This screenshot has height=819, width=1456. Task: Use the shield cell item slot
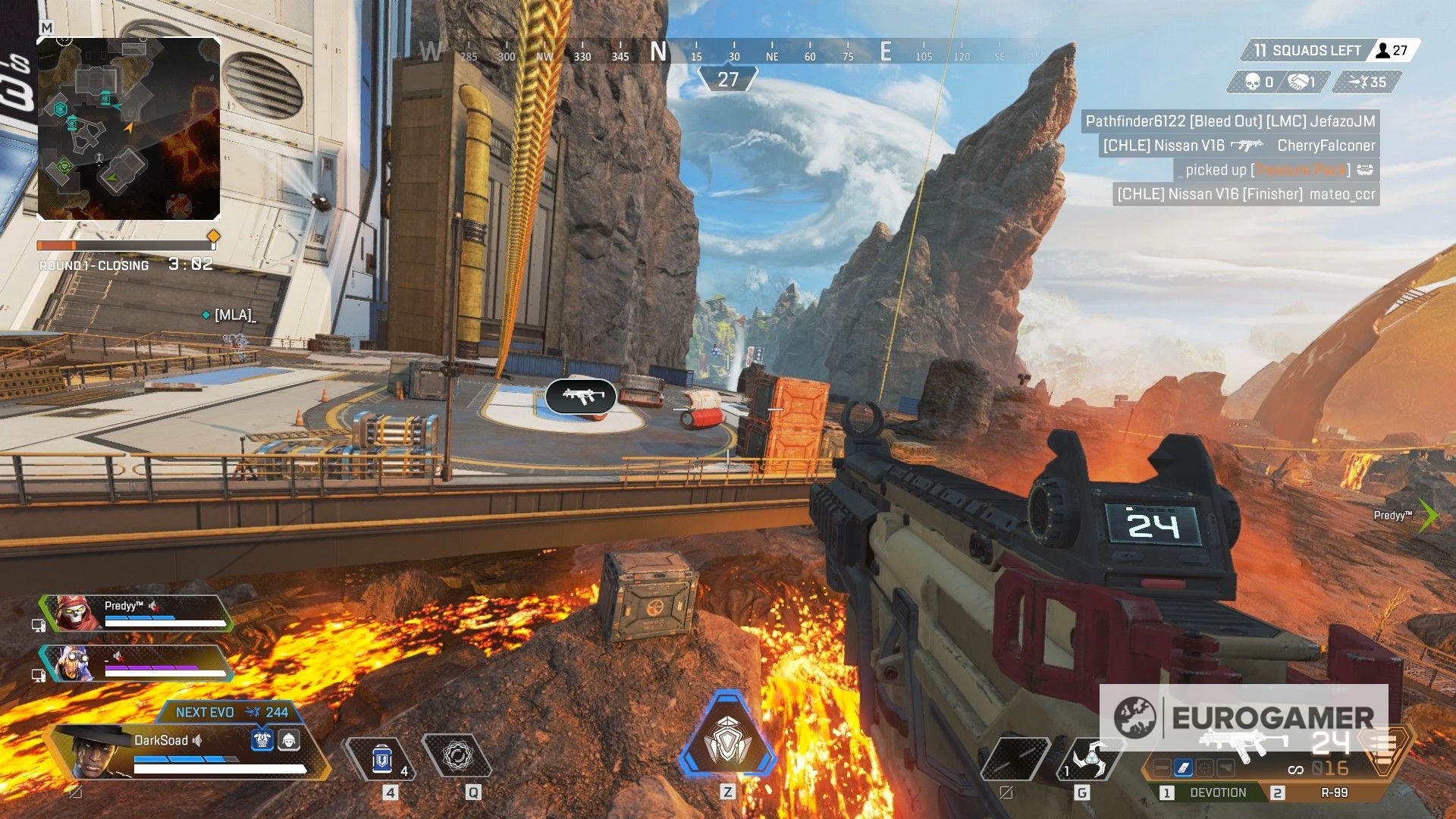[382, 758]
